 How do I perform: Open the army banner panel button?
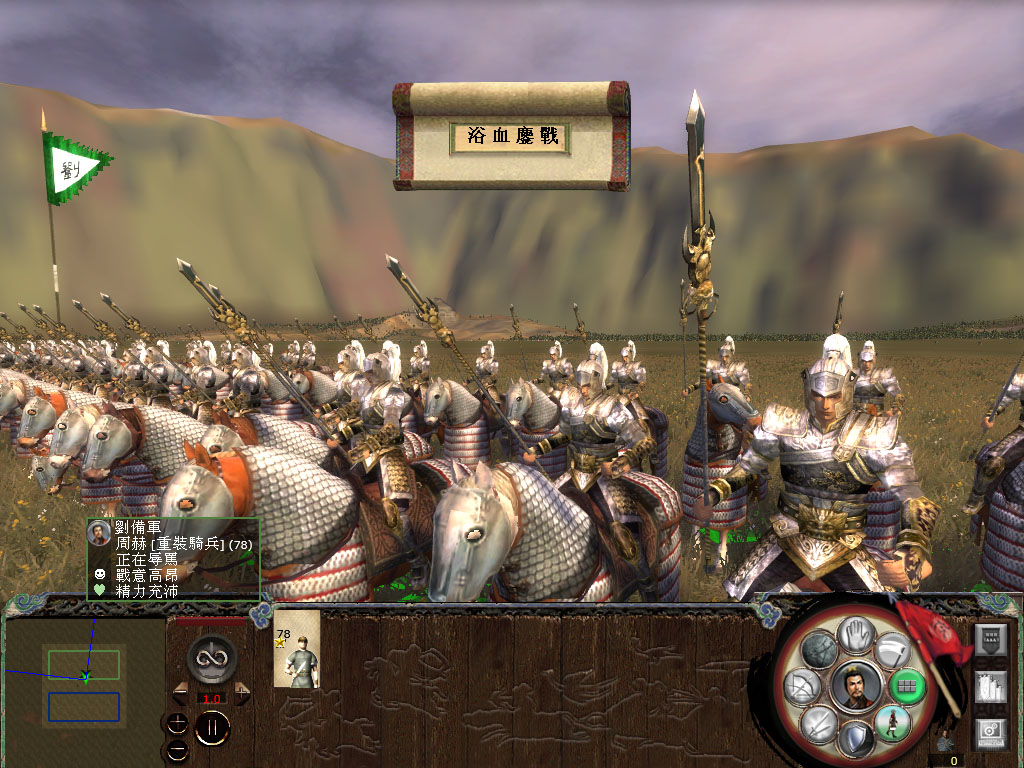pos(991,641)
